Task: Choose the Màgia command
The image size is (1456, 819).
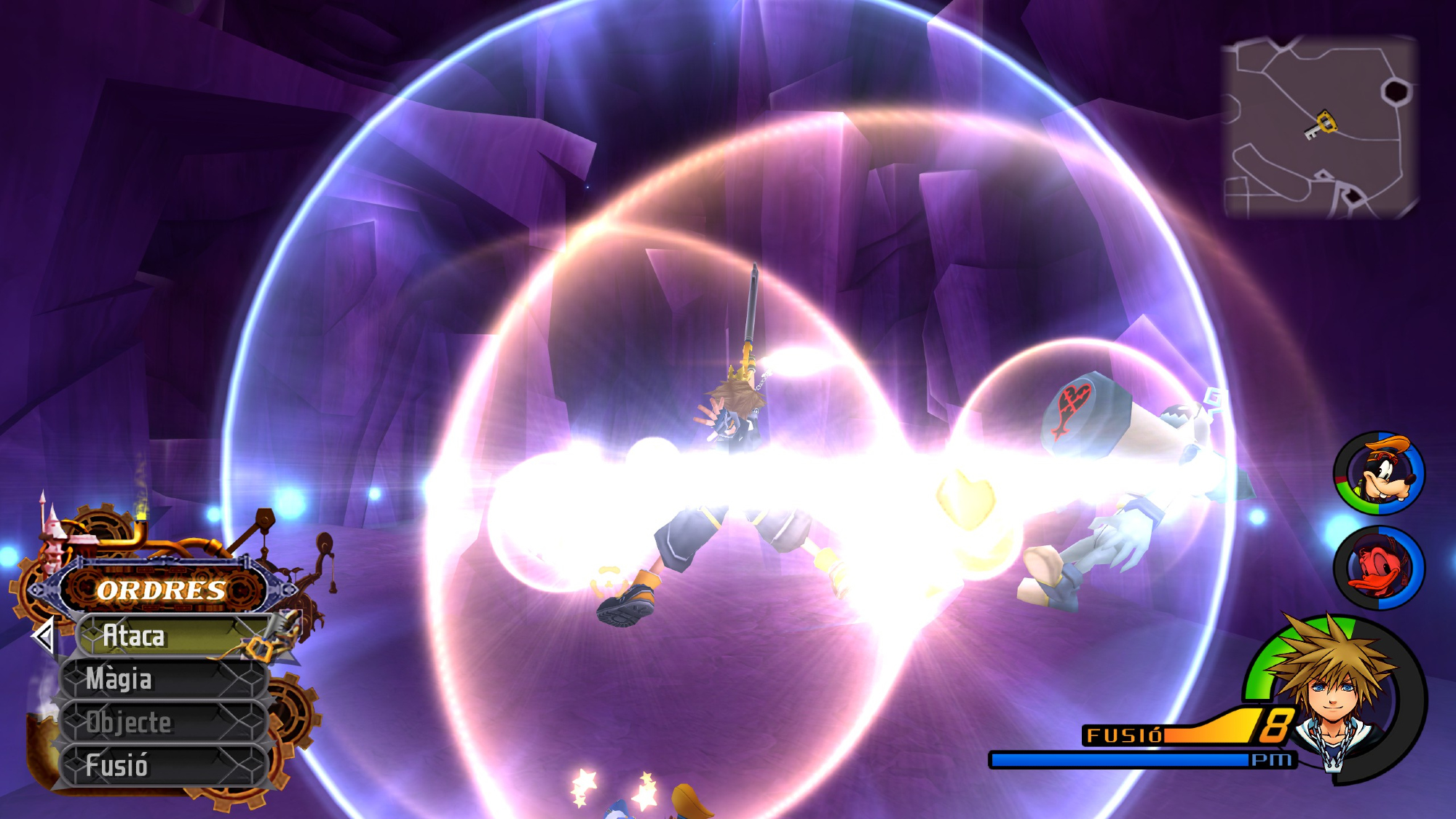Action: 164,679
